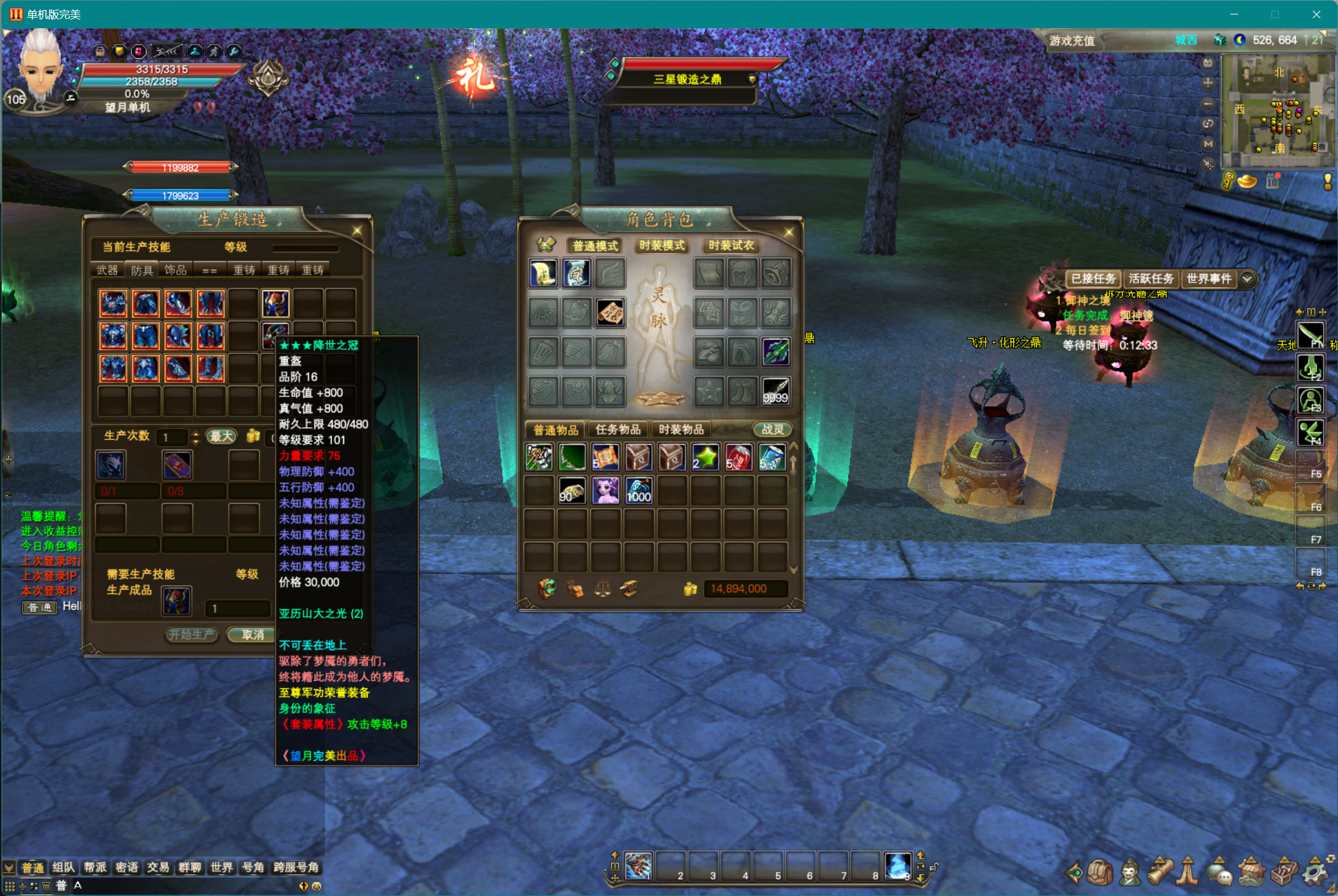
Task: Select the 时装物品 inventory tab
Action: [681, 429]
